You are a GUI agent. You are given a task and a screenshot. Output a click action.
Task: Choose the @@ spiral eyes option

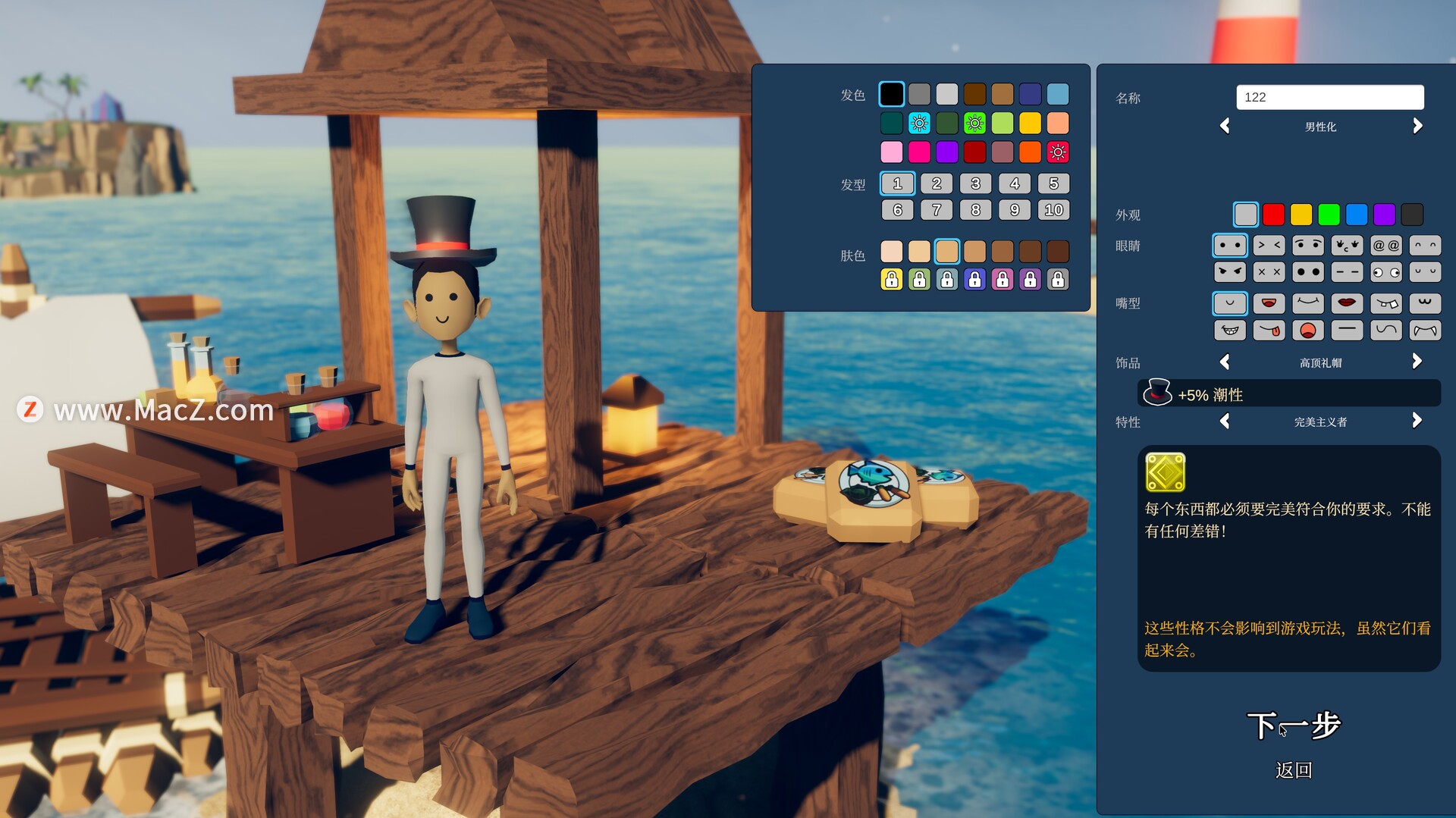pyautogui.click(x=1386, y=246)
